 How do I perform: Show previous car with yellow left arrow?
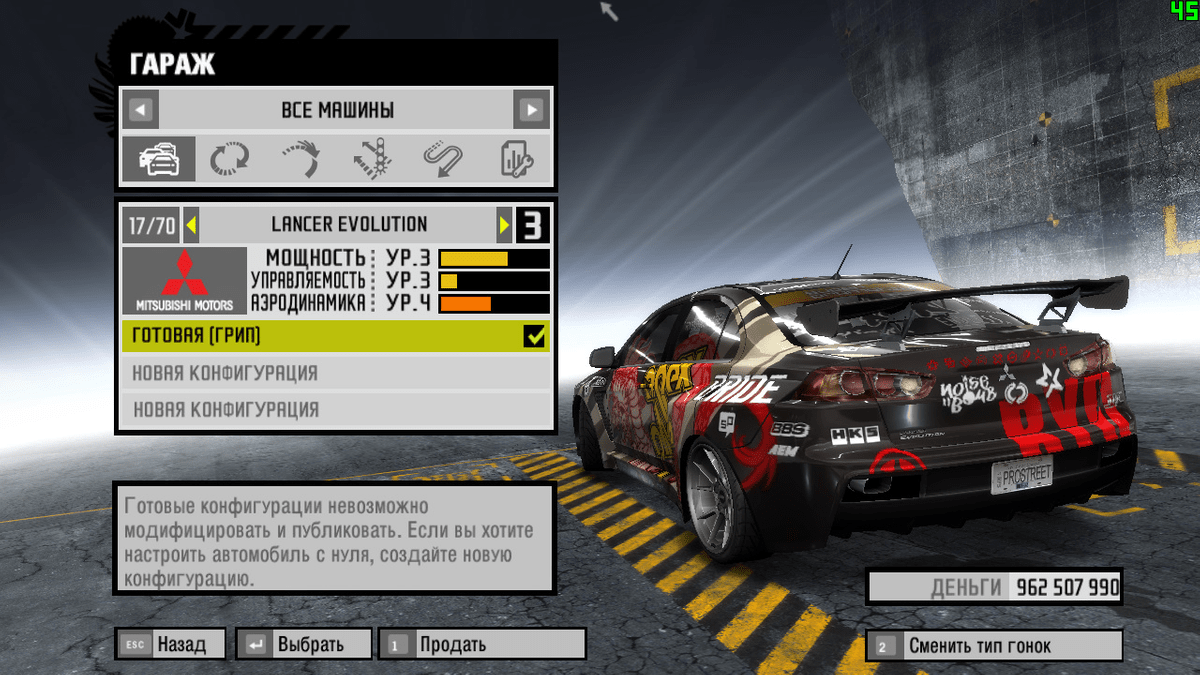click(x=191, y=225)
